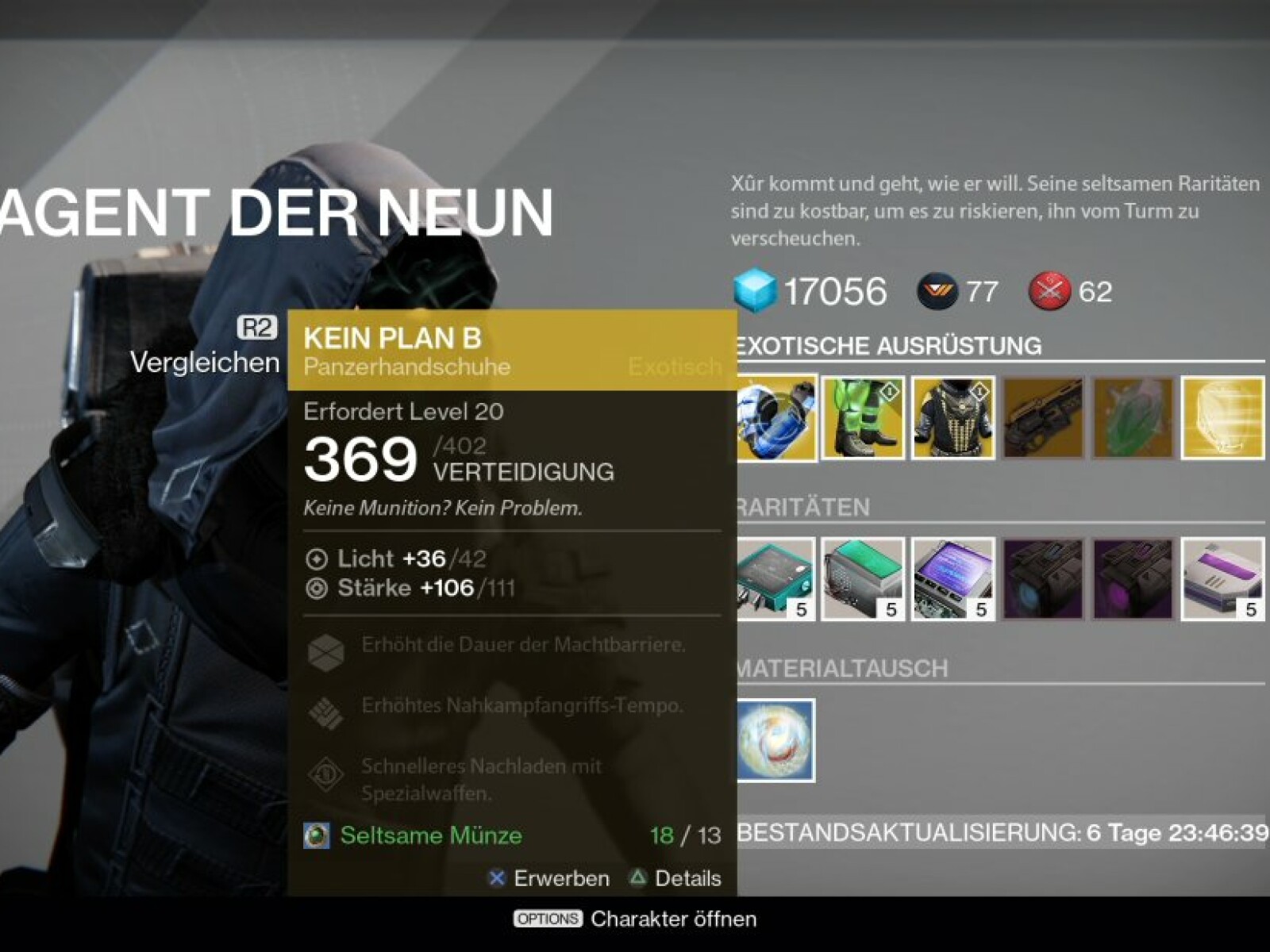Choose the teal telemetry device
The height and width of the screenshot is (952, 1270).
pyautogui.click(x=776, y=579)
